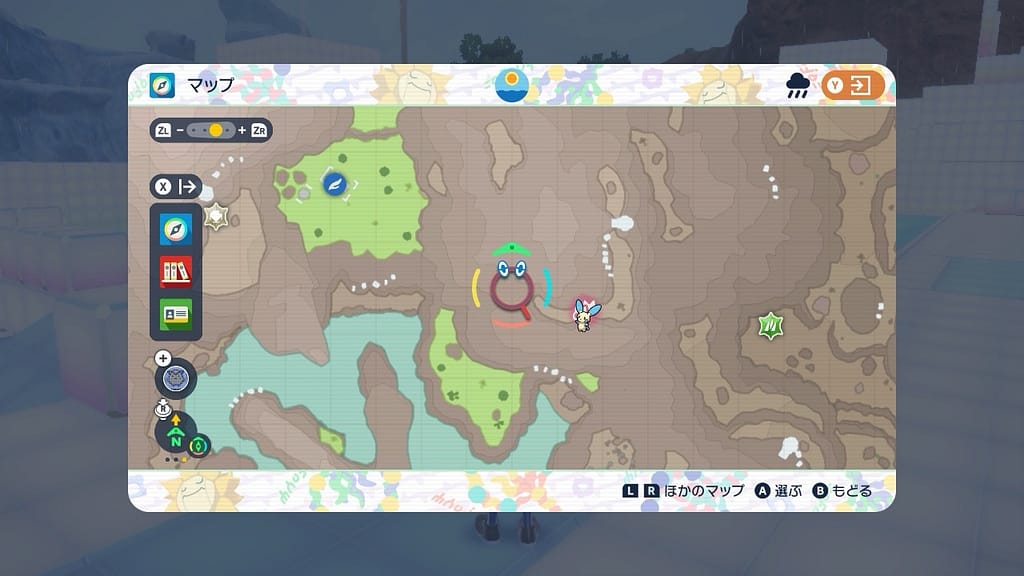Select the green grass Tera Raid marker
Image resolution: width=1024 pixels, height=576 pixels.
click(x=770, y=325)
